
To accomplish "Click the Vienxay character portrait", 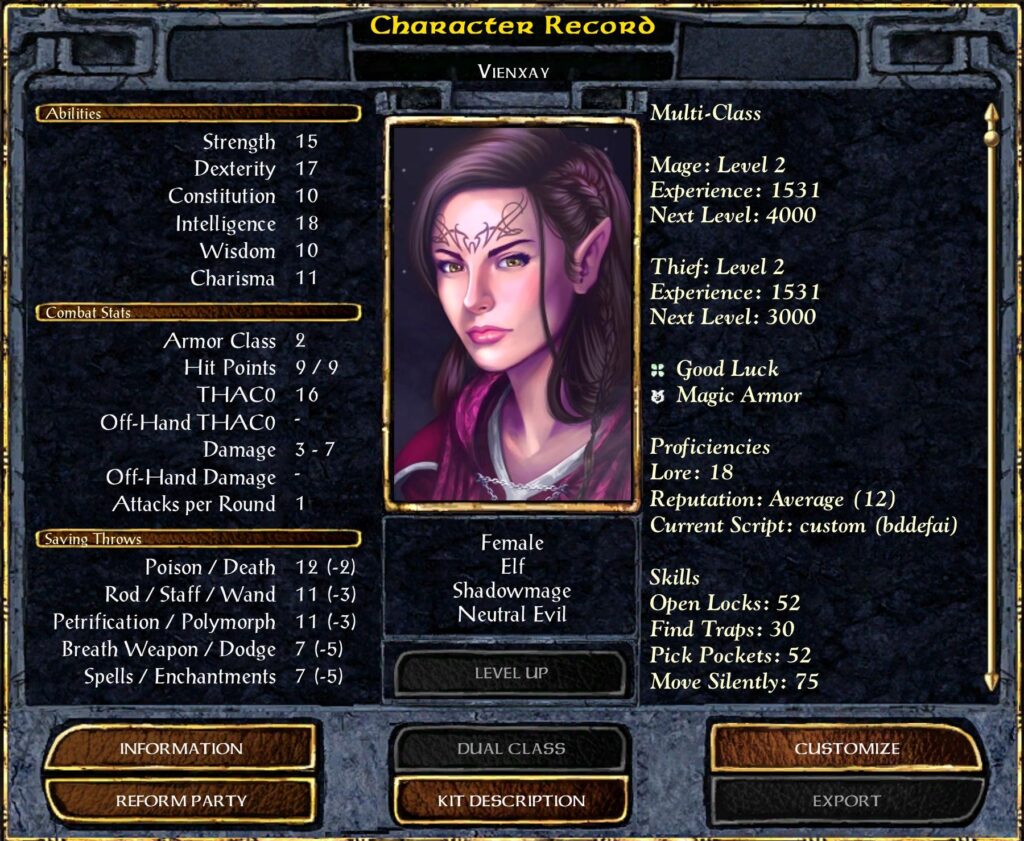I will click(512, 314).
